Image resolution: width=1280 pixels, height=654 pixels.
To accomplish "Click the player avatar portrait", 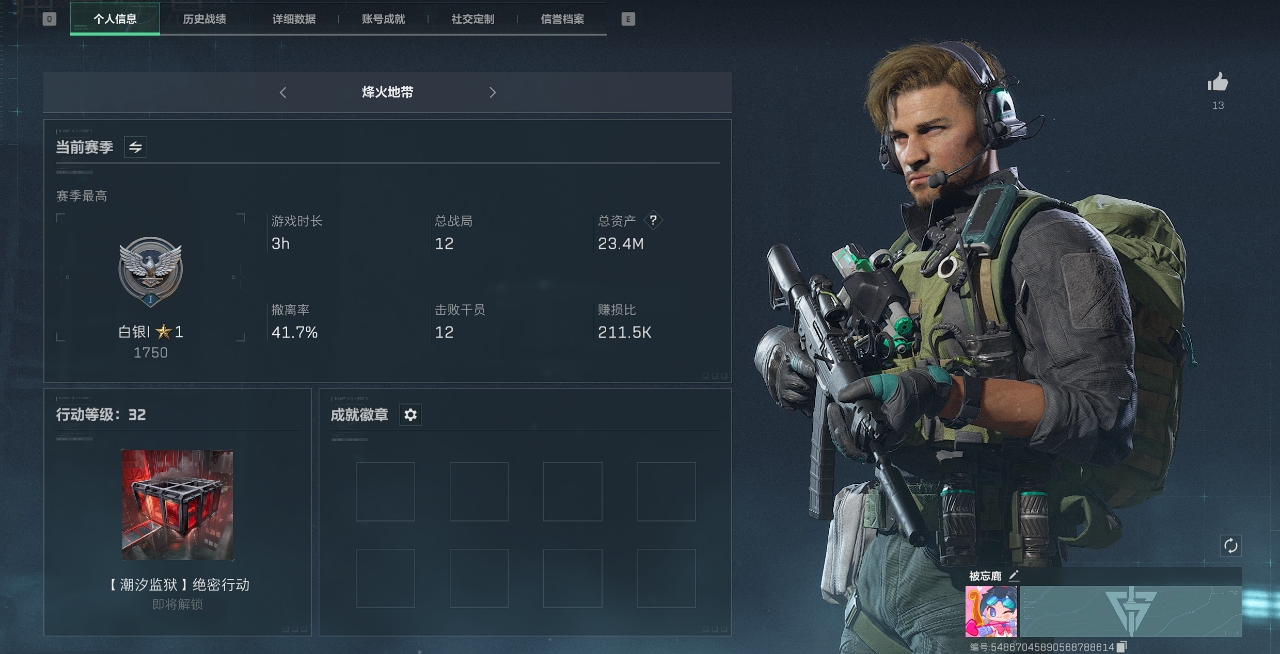I will (x=991, y=611).
